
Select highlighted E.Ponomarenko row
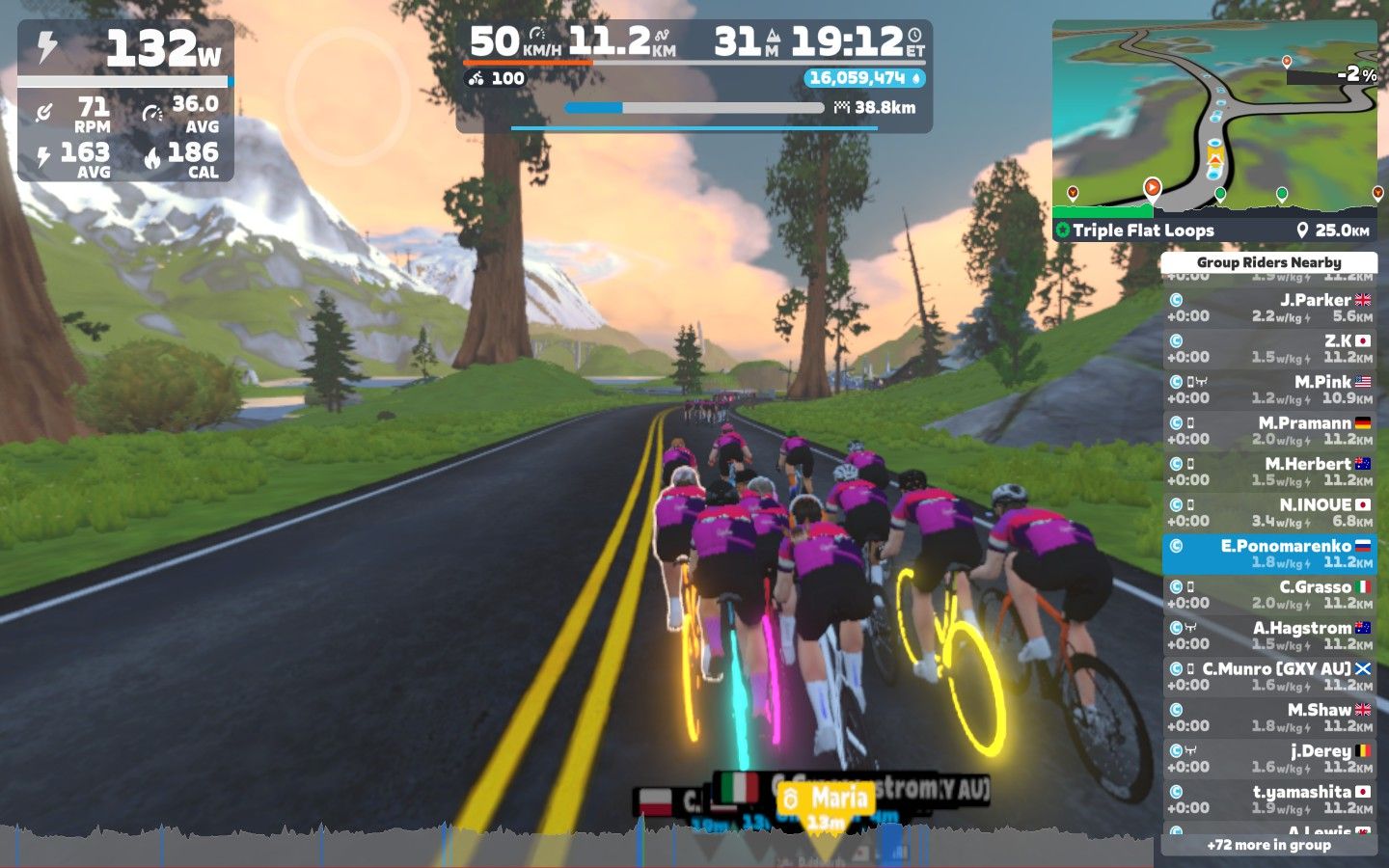[1268, 554]
